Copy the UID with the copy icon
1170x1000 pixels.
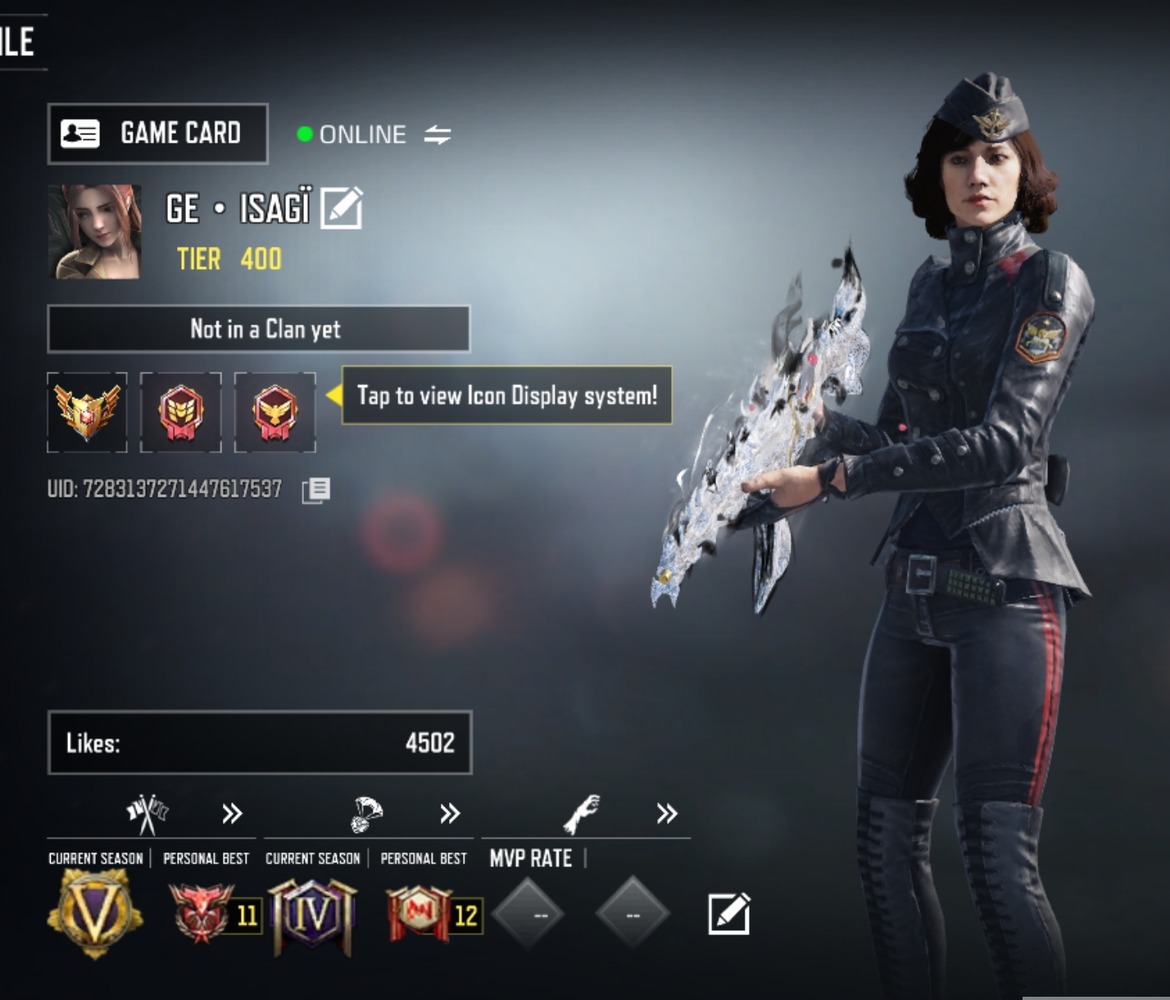316,490
